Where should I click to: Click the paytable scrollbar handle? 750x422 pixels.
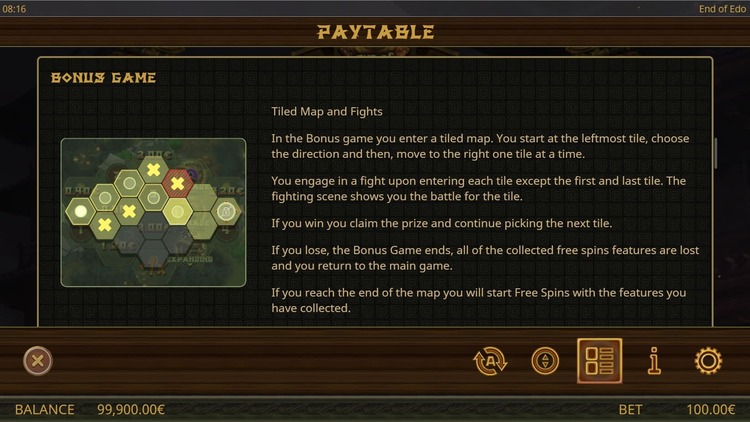pos(716,153)
